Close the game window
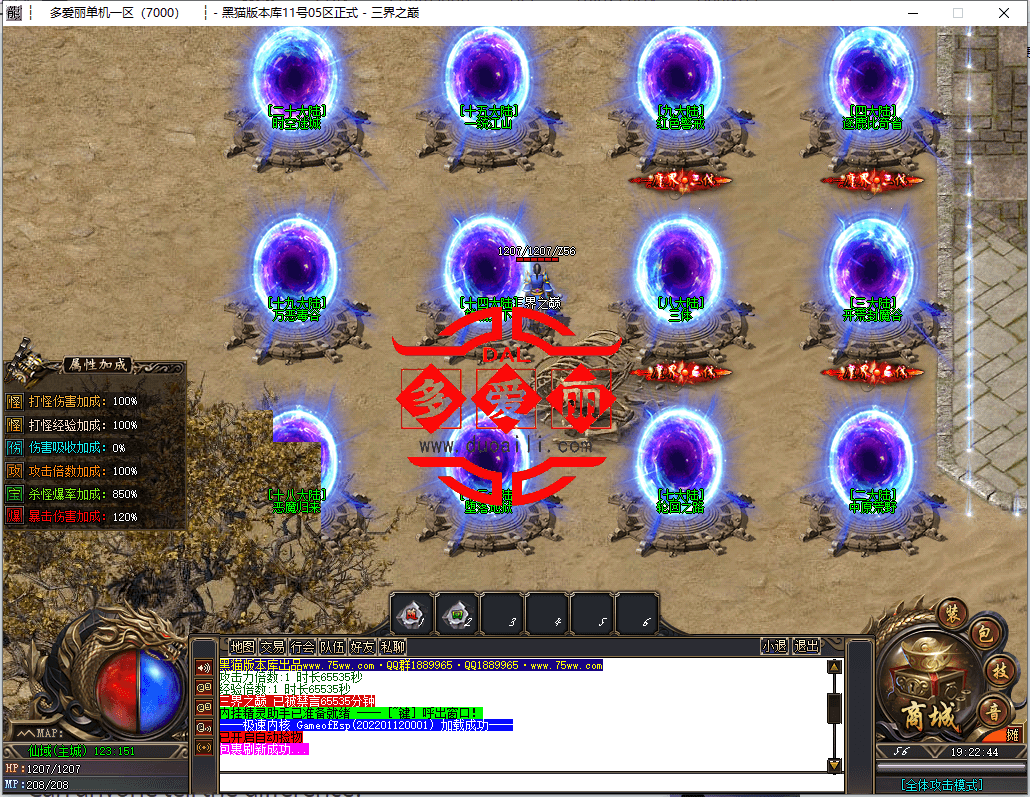The width and height of the screenshot is (1030, 797). coord(1004,13)
